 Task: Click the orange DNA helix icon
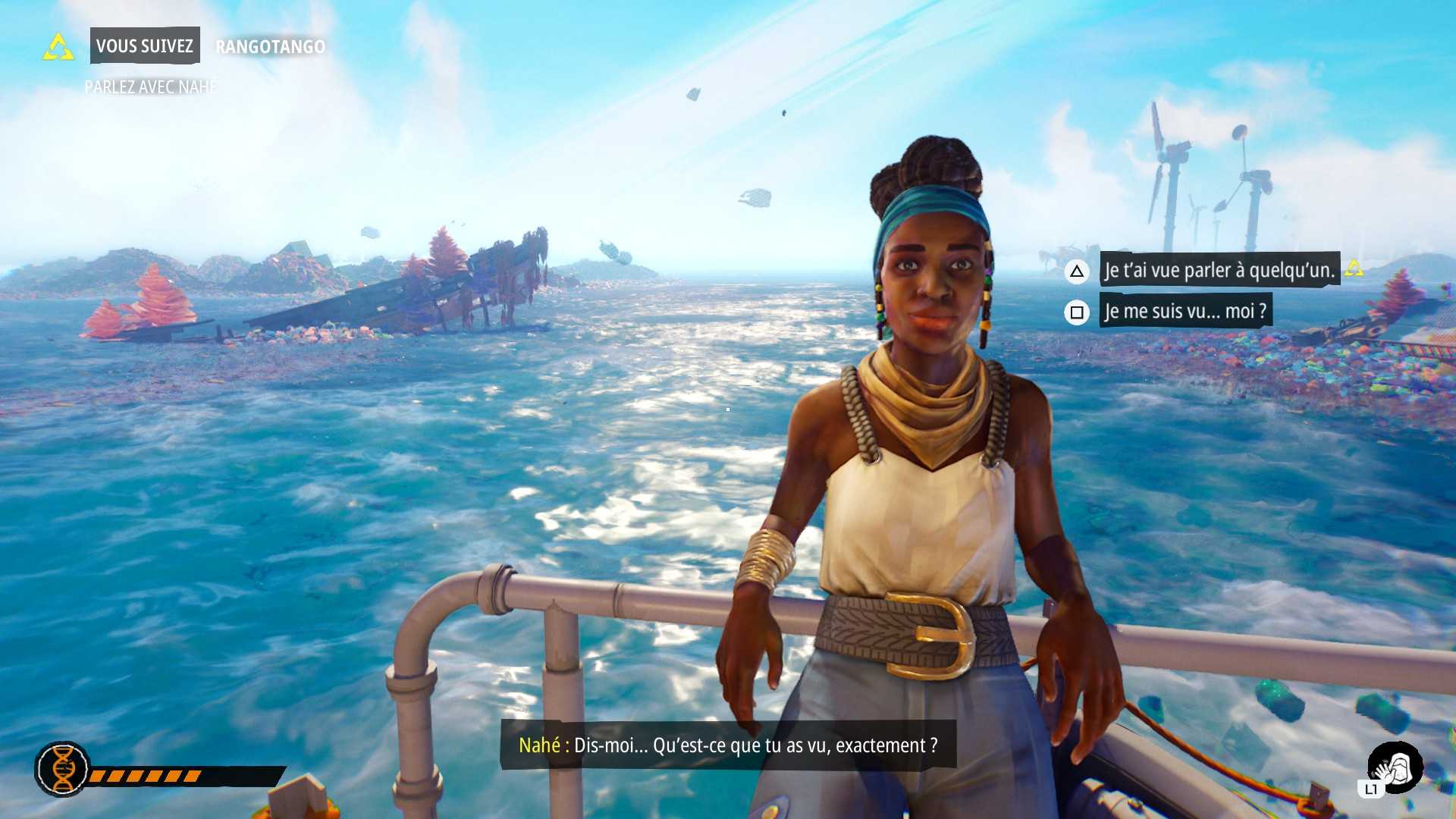[x=63, y=769]
